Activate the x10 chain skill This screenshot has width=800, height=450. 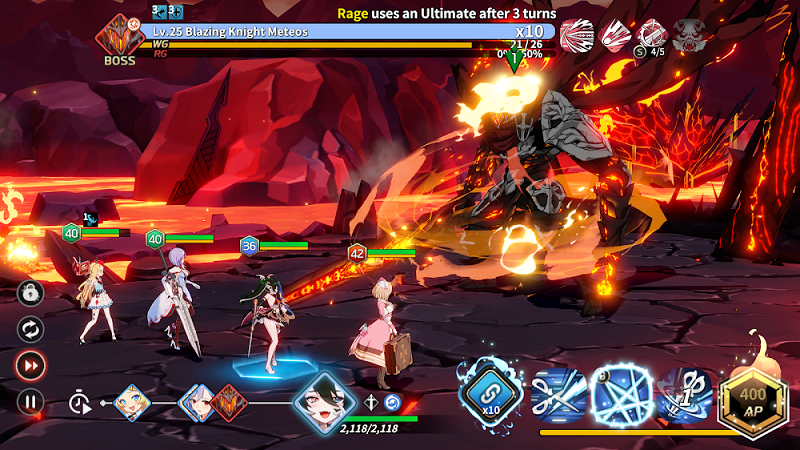[491, 390]
